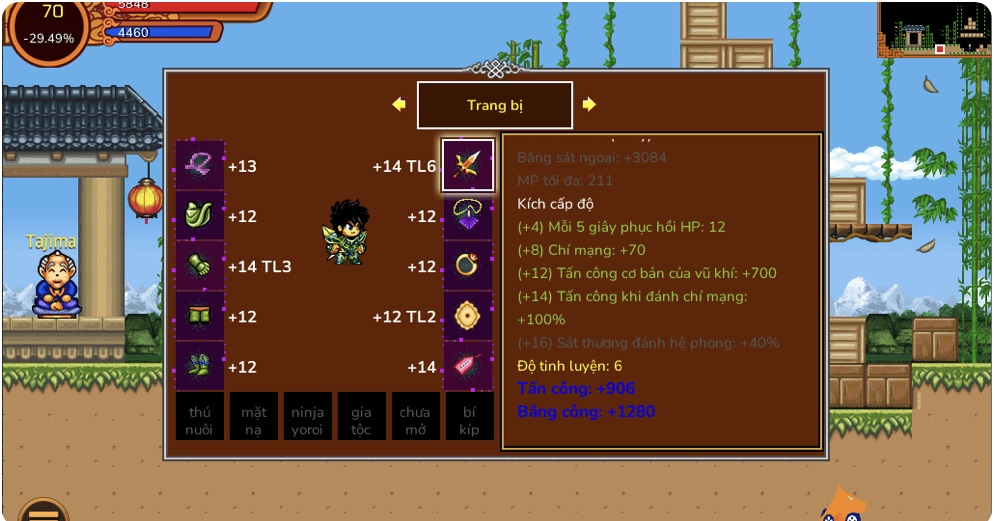995x521 pixels.
Task: Select the green boots equipment slot
Action: pos(200,366)
